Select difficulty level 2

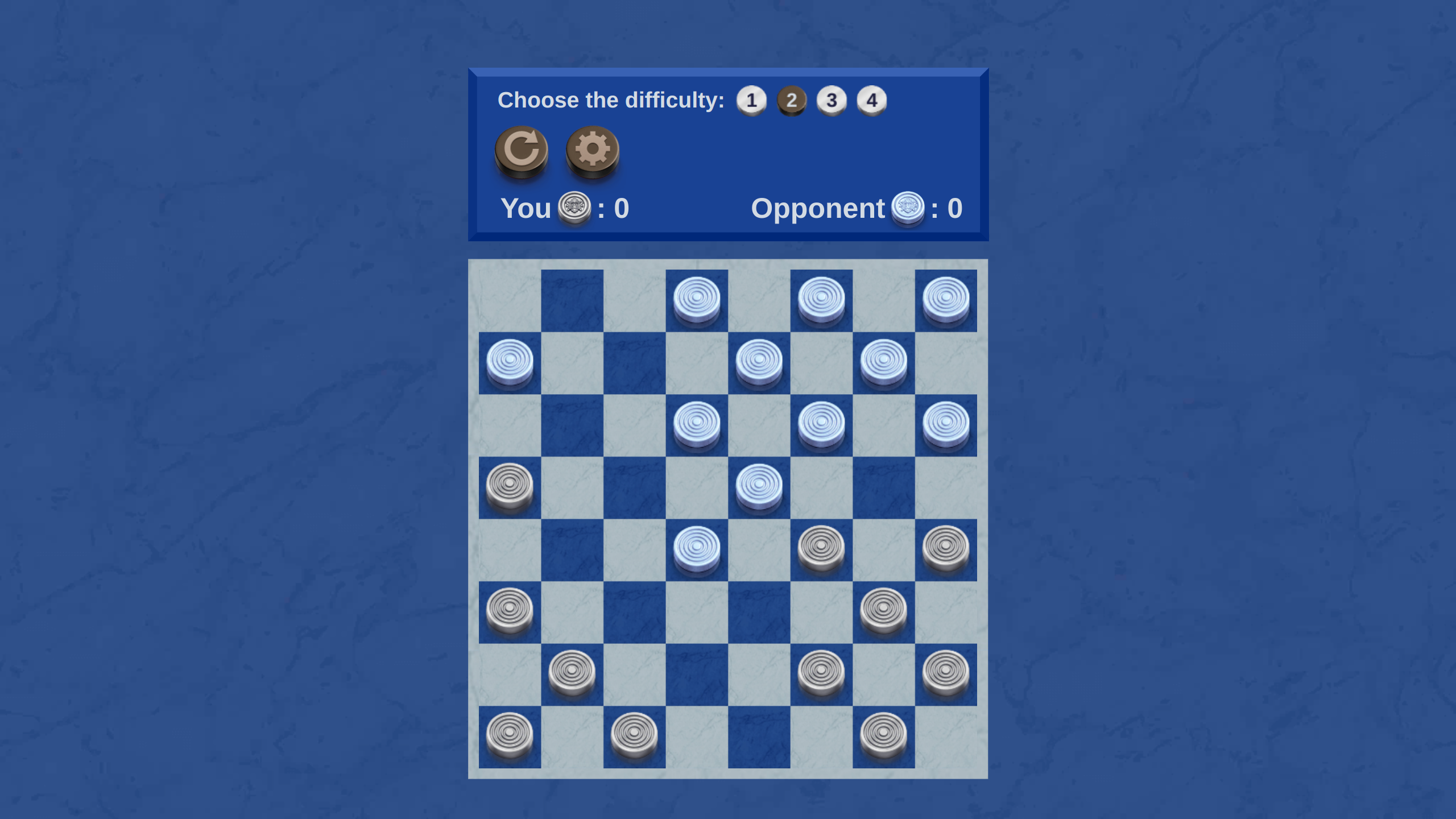tap(791, 100)
